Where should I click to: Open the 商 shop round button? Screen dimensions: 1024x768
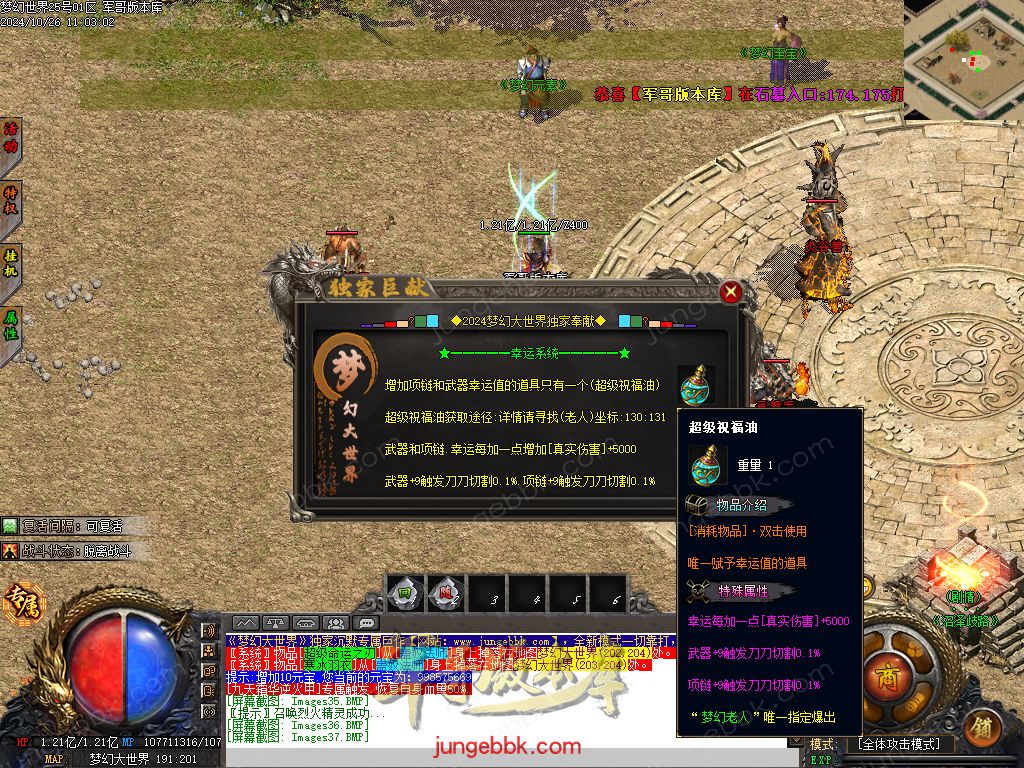887,672
